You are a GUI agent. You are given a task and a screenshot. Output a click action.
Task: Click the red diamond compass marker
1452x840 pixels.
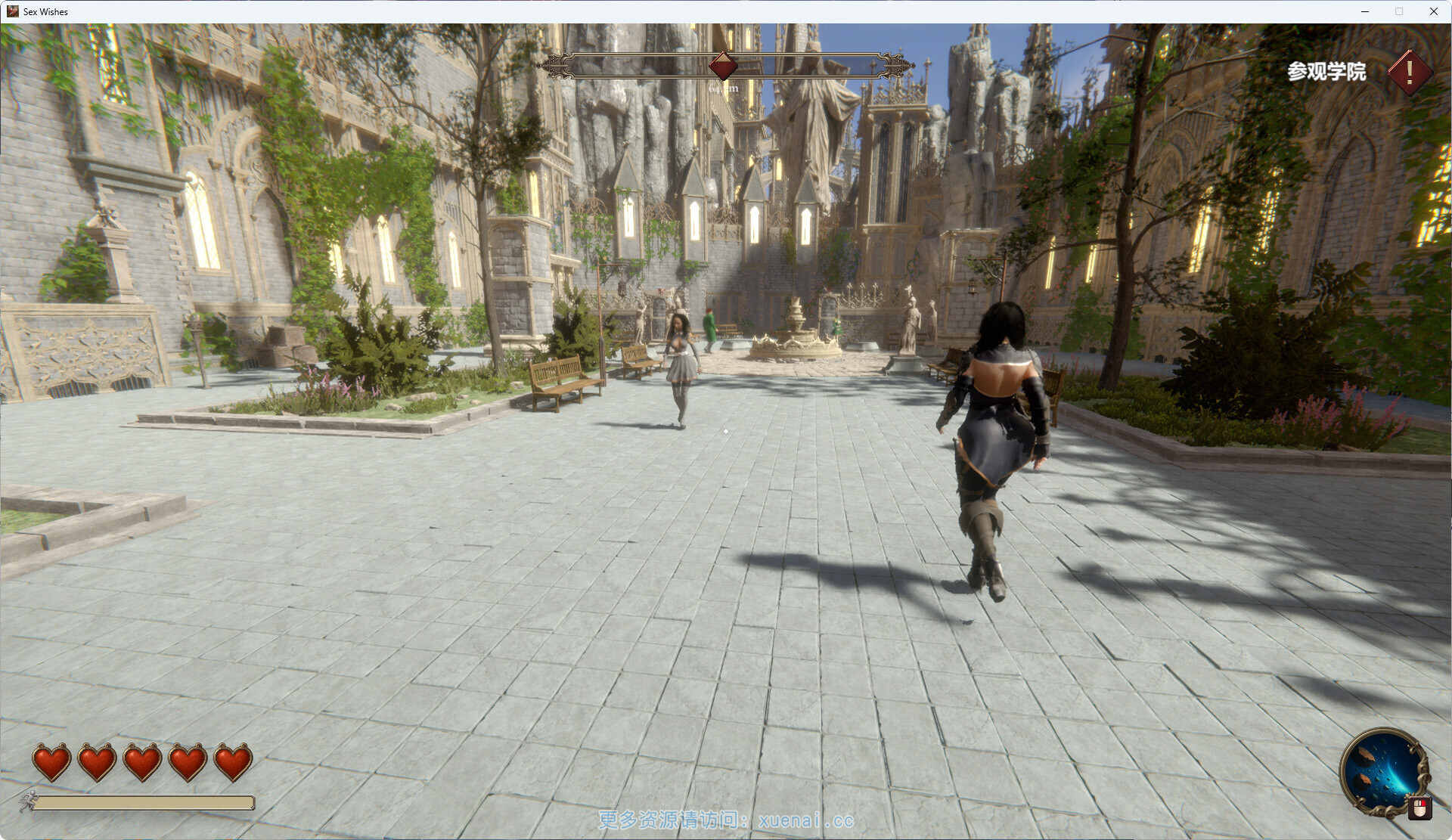pos(723,67)
